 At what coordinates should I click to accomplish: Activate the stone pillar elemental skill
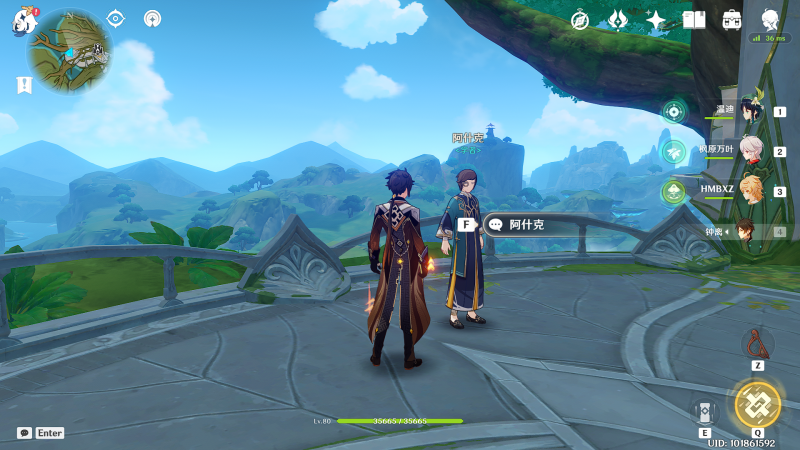tap(704, 411)
